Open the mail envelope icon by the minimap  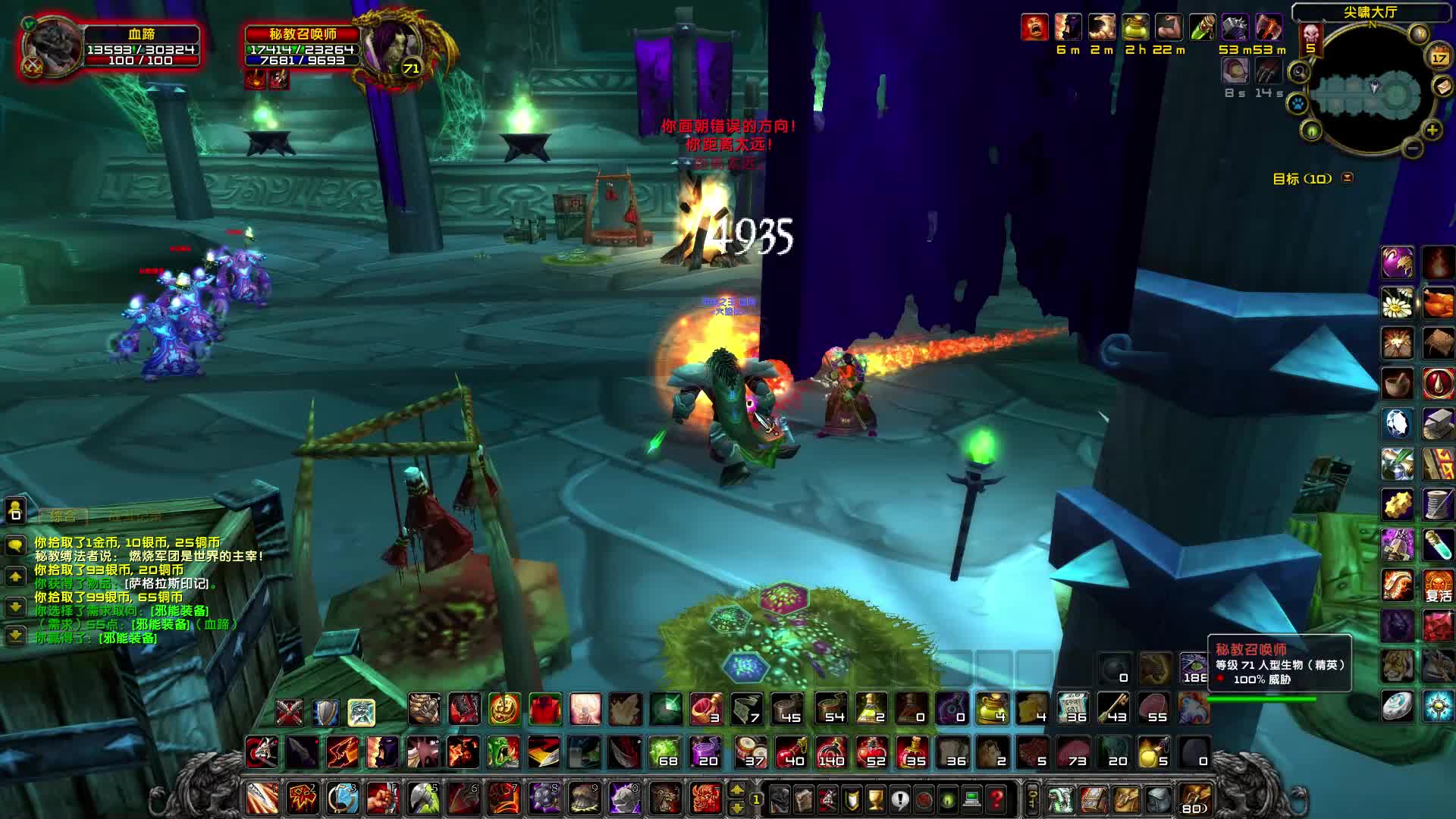(1442, 86)
